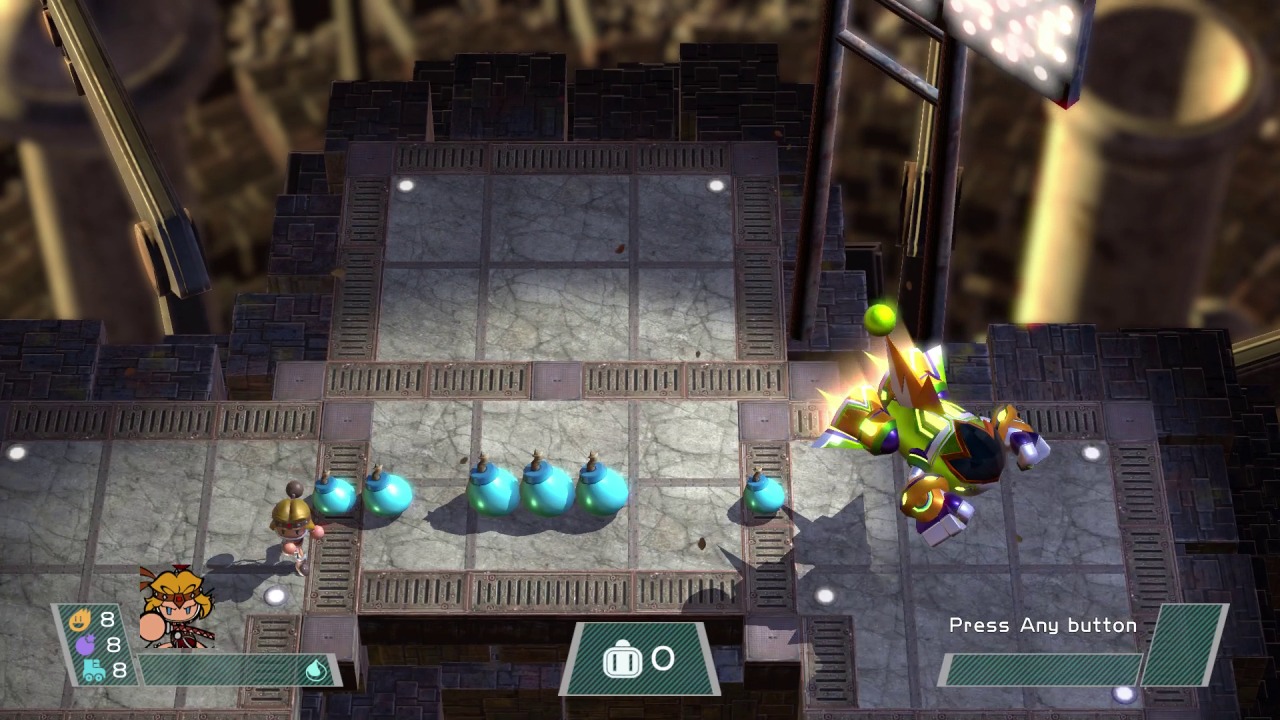Select the purple bomb capacity icon
1280x720 pixels.
84,645
